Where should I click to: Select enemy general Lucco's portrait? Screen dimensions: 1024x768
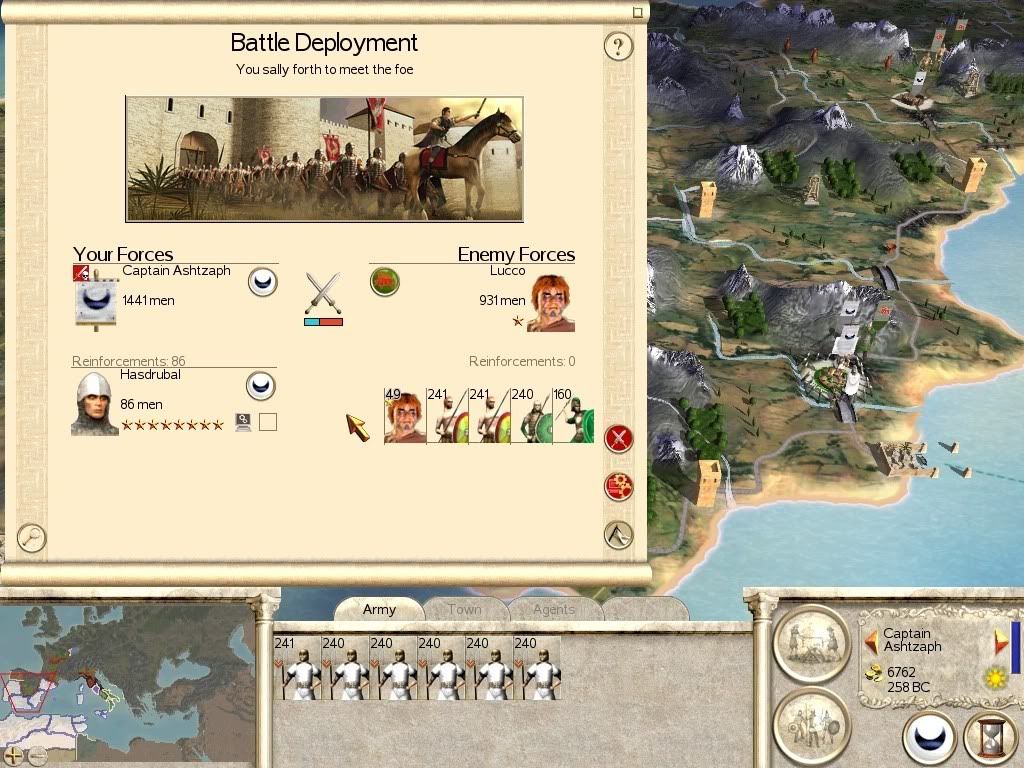551,303
